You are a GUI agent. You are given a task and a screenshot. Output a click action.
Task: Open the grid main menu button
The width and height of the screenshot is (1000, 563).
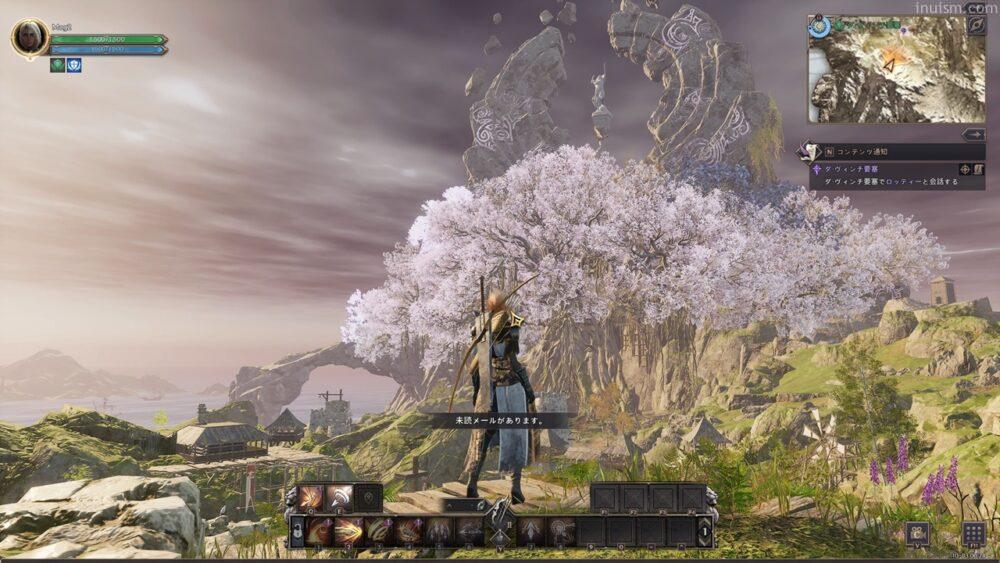pyautogui.click(x=973, y=533)
